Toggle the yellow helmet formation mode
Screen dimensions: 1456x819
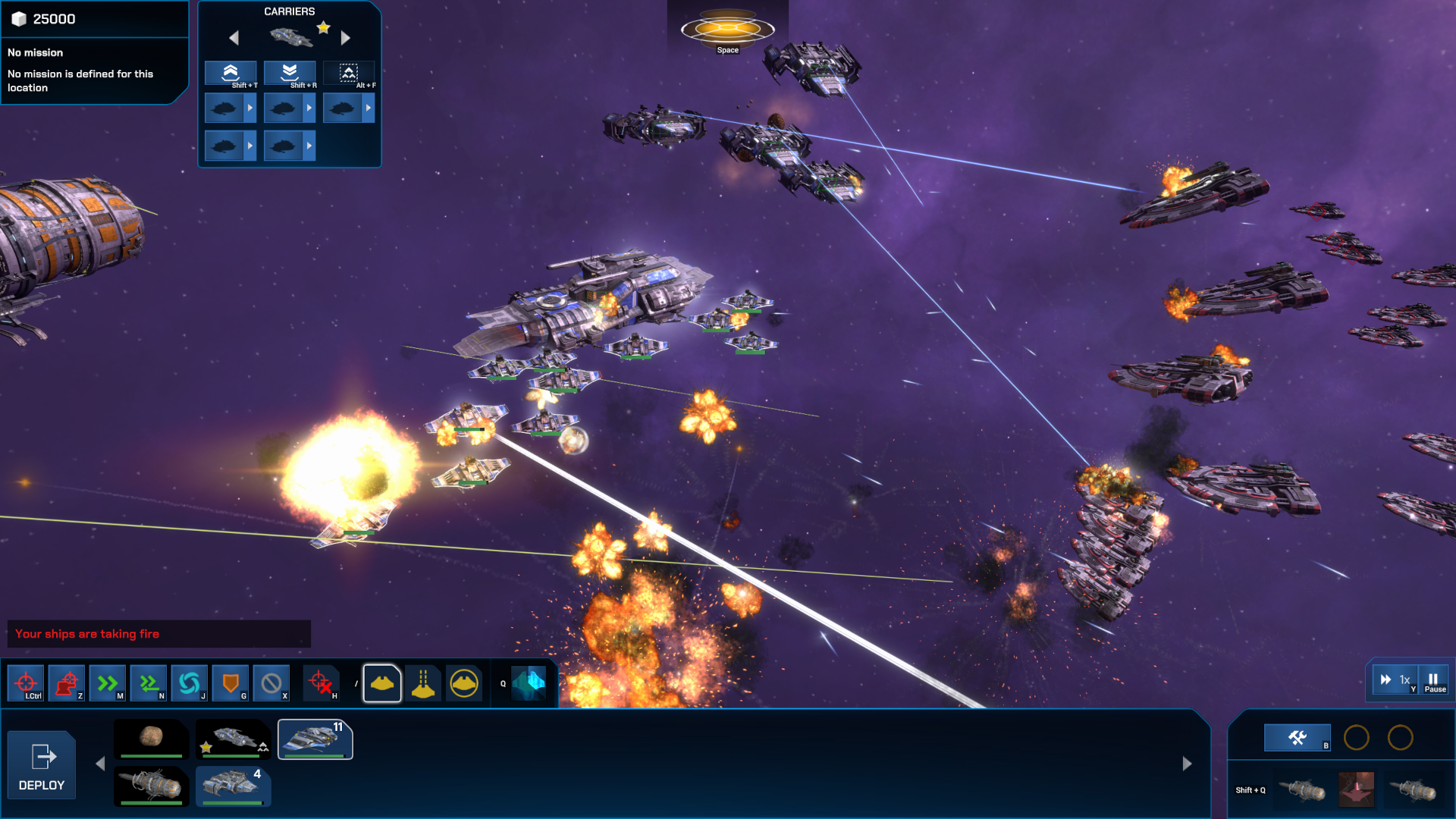coord(381,682)
